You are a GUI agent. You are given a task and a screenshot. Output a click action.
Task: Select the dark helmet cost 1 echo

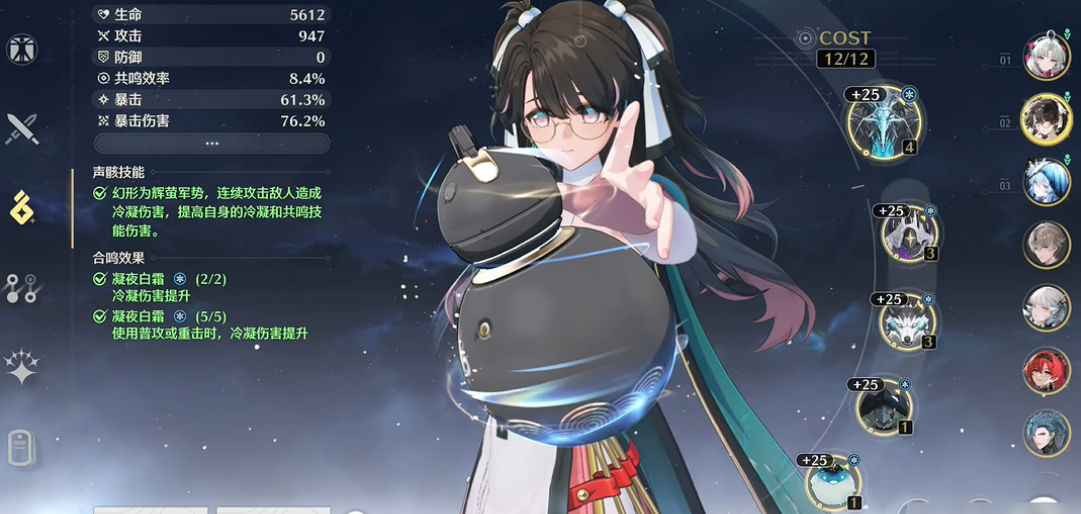884,408
